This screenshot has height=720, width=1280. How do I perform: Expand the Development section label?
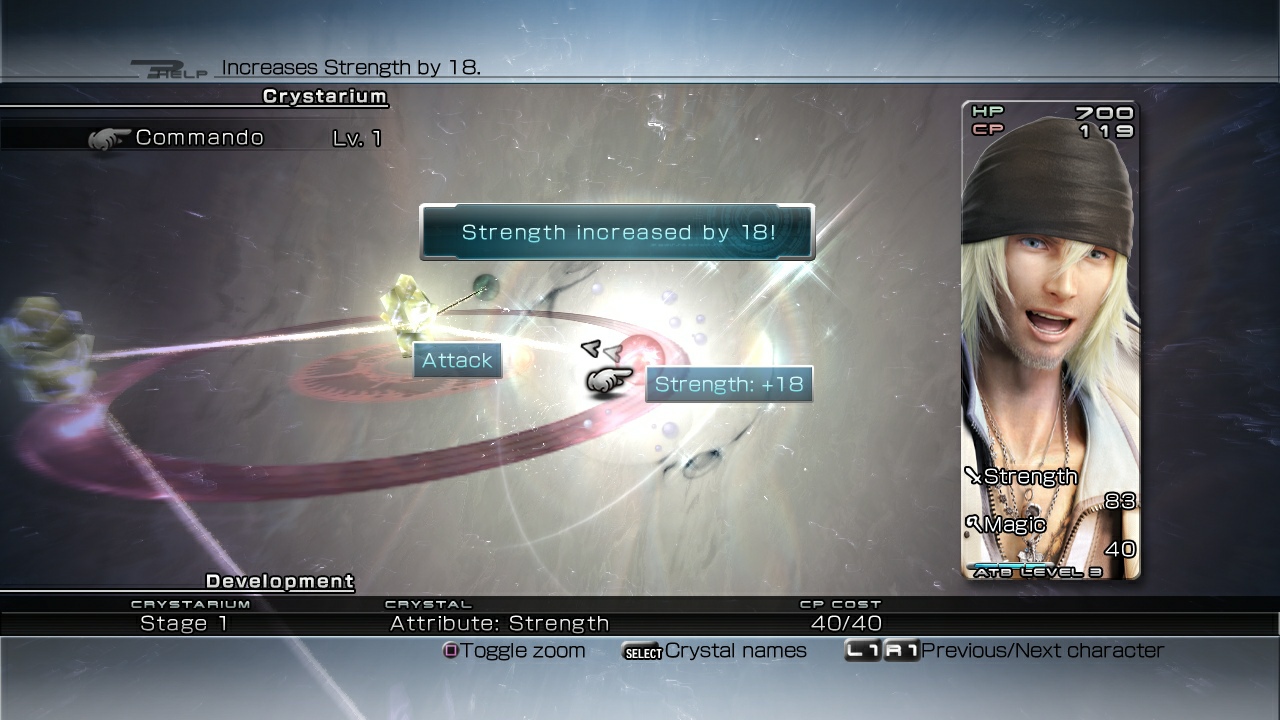click(x=278, y=581)
